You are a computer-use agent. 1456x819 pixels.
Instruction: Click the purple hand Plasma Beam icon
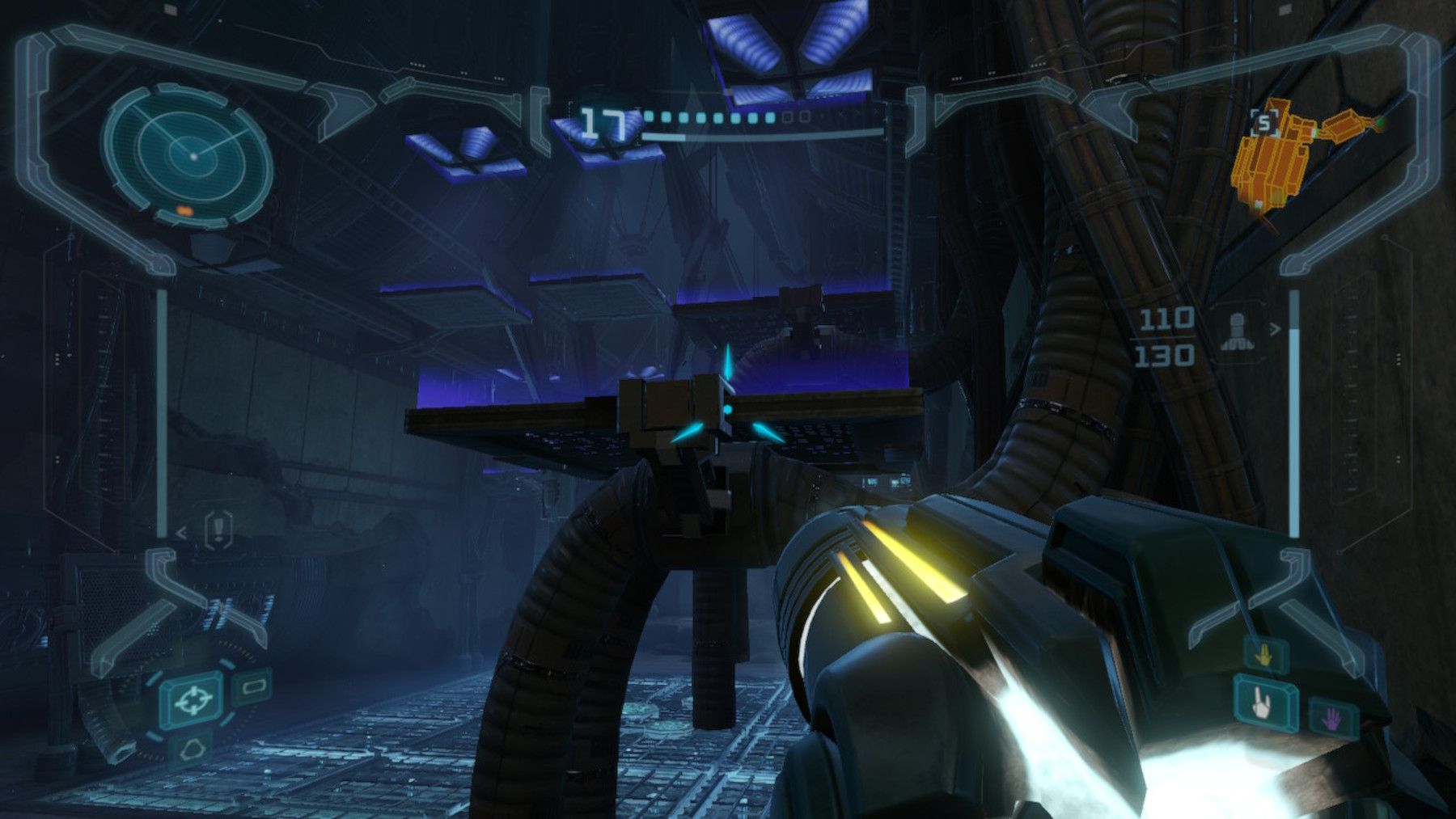(x=1331, y=720)
